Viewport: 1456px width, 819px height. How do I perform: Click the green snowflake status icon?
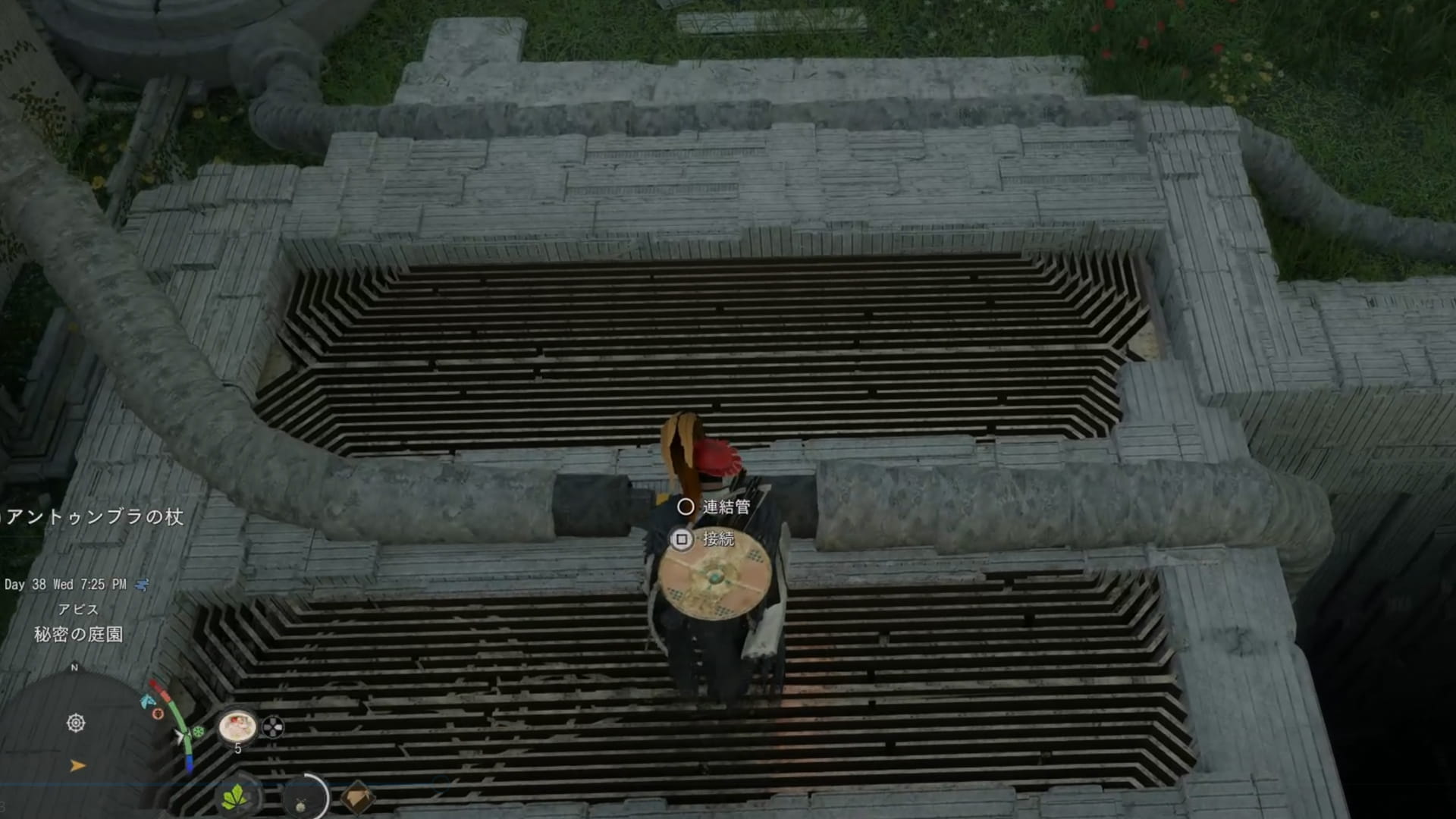[199, 732]
